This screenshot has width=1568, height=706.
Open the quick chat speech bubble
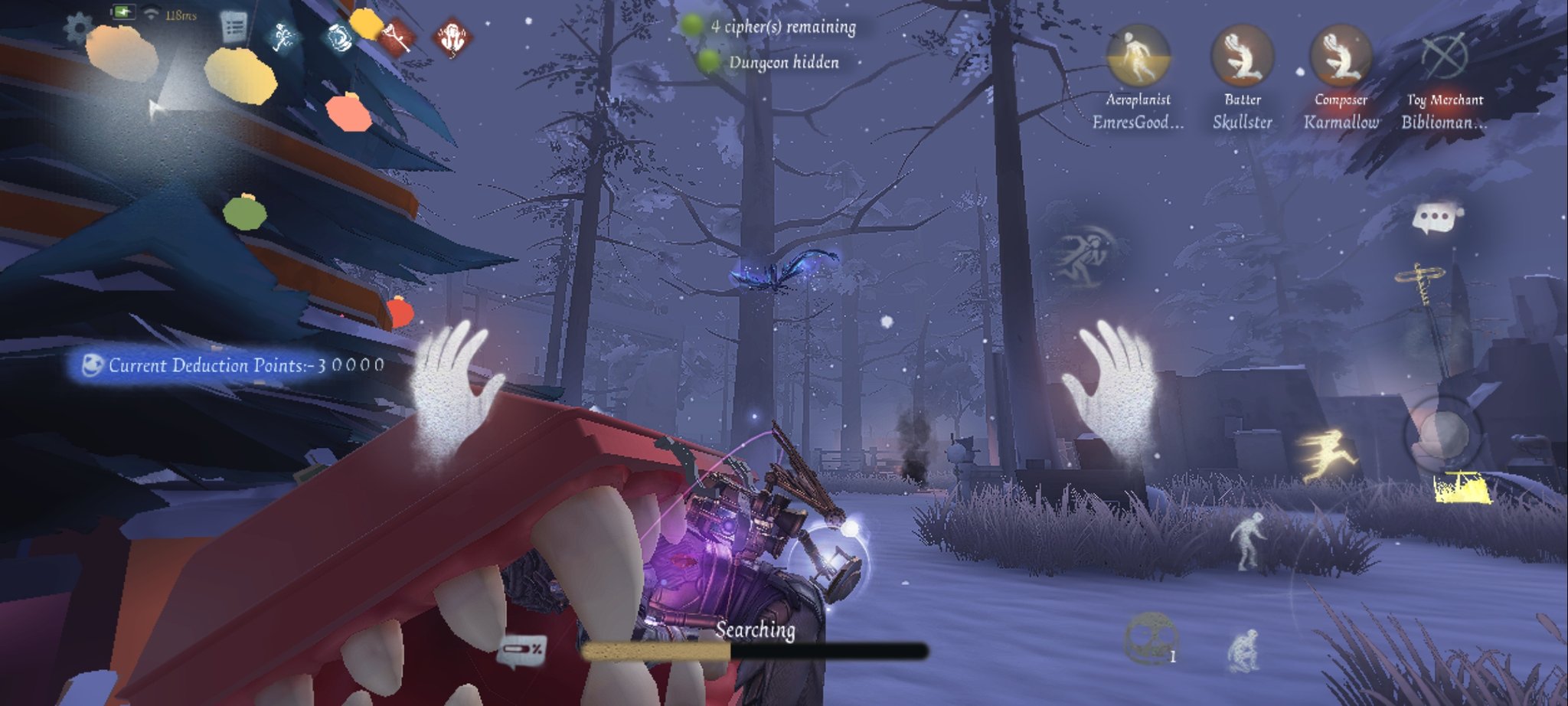coord(1436,218)
